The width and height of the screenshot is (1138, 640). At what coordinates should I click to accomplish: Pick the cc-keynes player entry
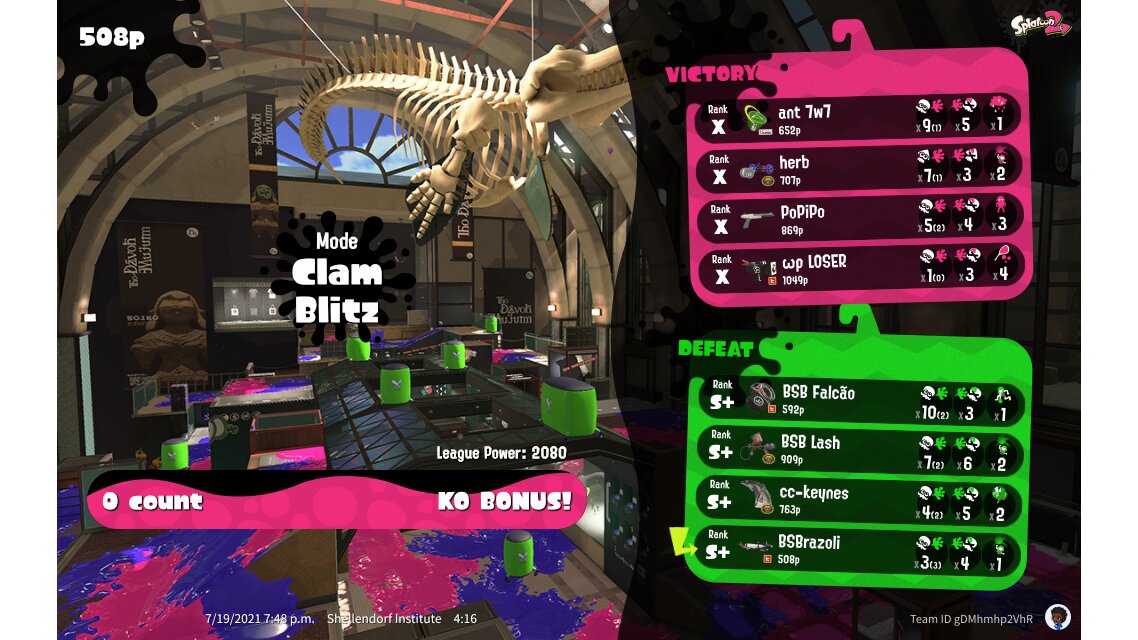(860, 499)
